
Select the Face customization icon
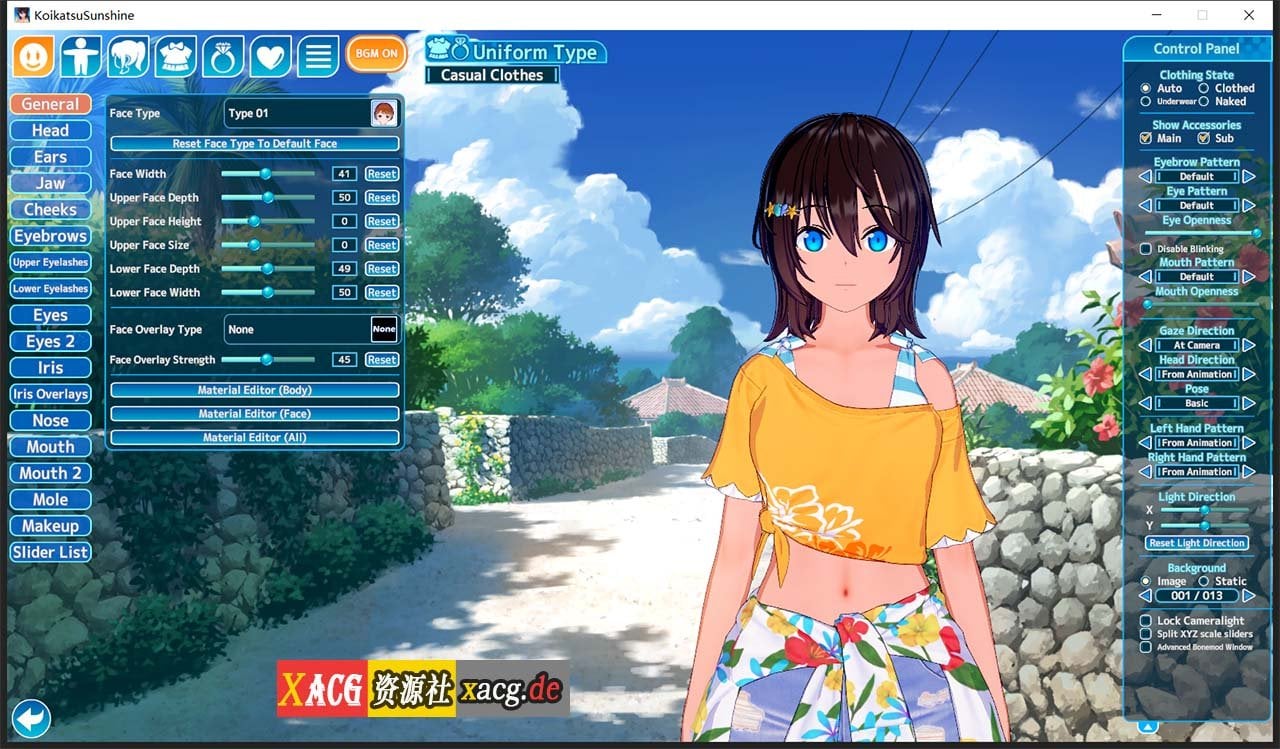[33, 55]
